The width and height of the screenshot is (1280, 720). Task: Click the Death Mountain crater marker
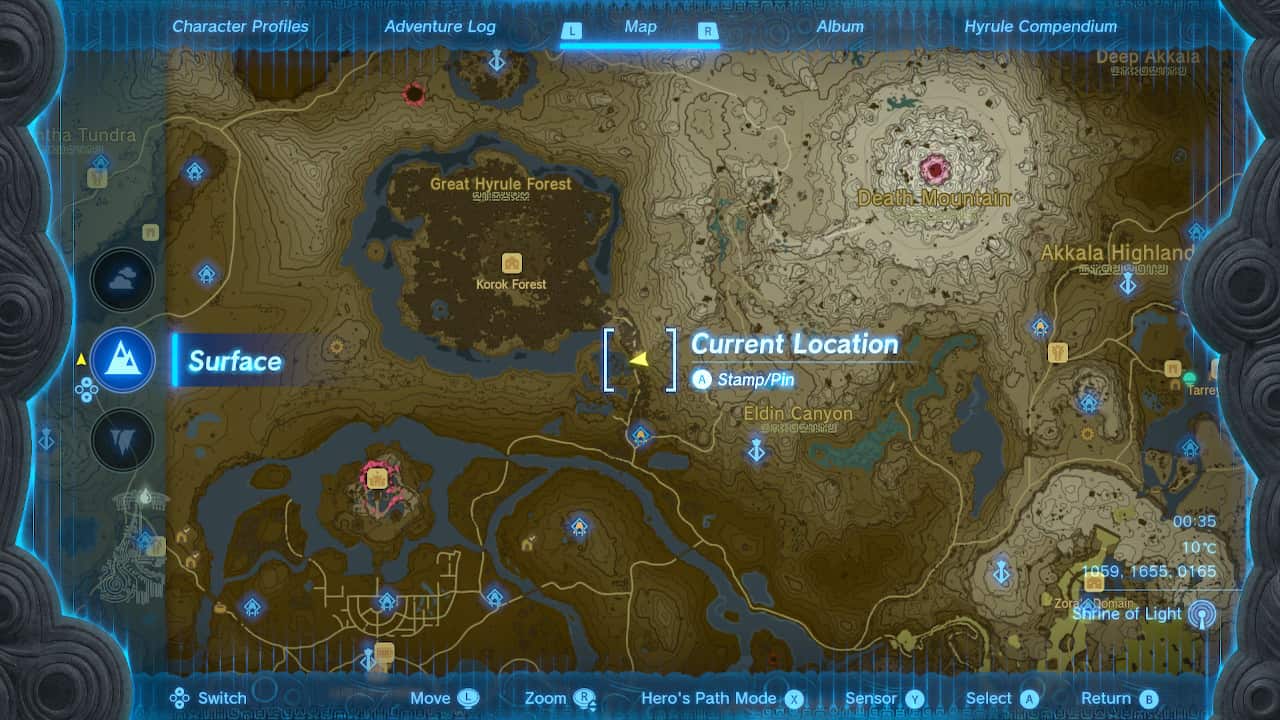[x=932, y=172]
